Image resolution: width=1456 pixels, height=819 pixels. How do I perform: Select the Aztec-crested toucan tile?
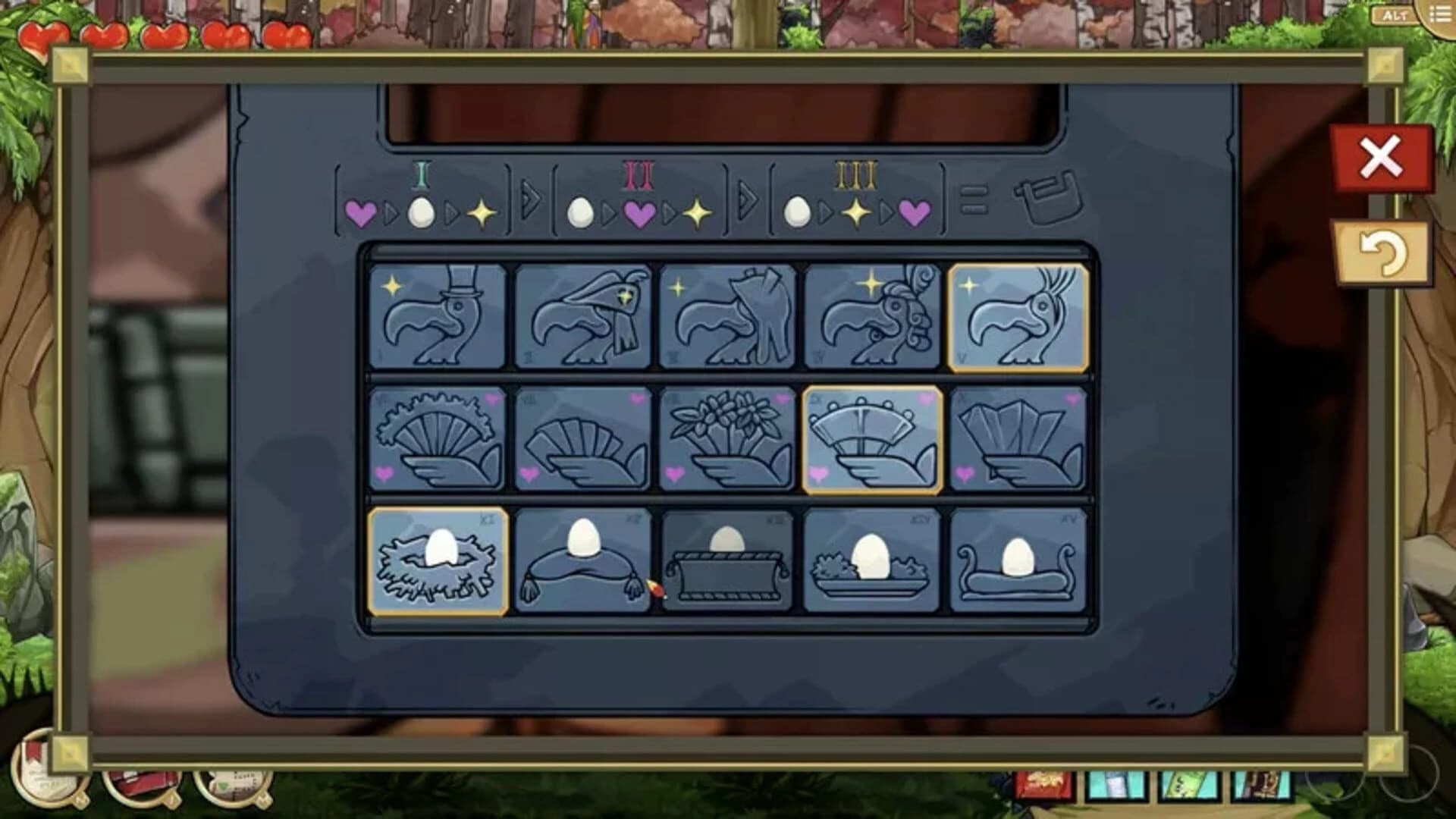[872, 315]
